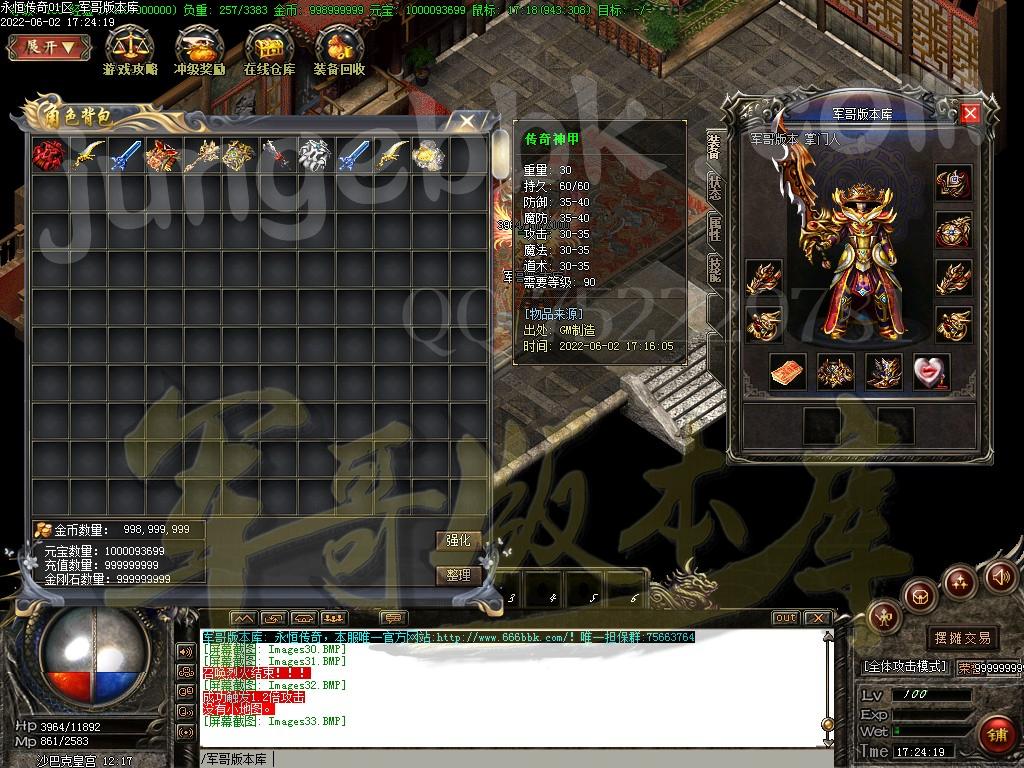This screenshot has width=1024, height=768.
Task: Switch to the 技能 skills tab
Action: tap(715, 270)
